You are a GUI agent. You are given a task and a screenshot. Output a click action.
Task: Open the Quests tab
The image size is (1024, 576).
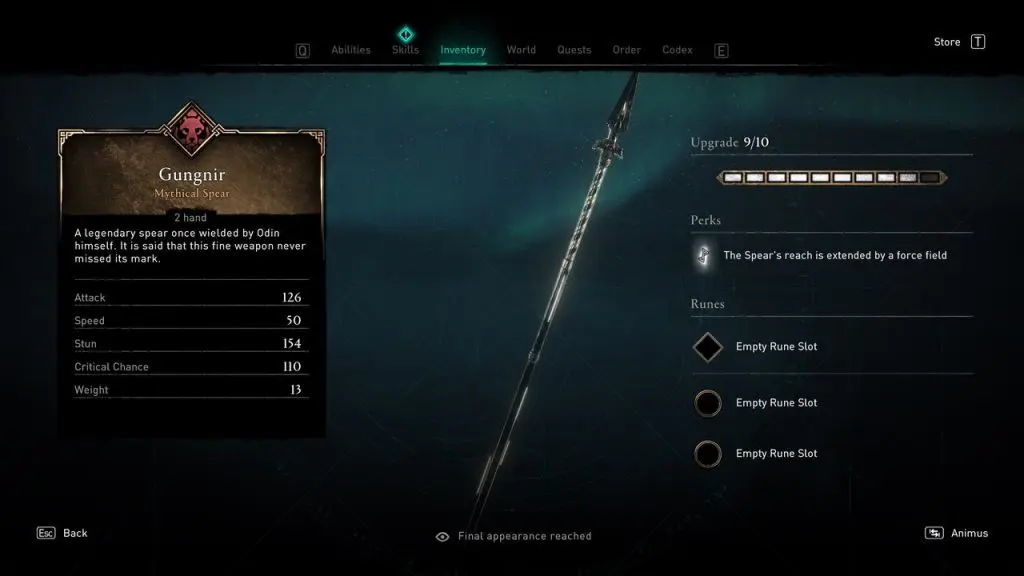(x=574, y=50)
